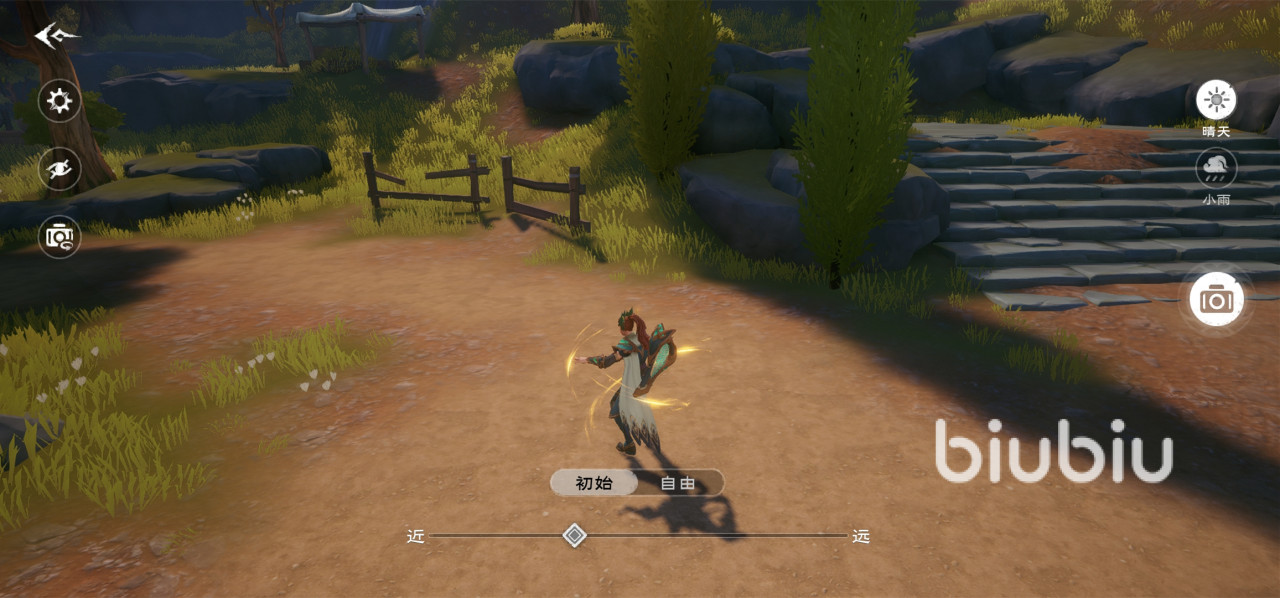Switch to the 初始 camera mode
This screenshot has width=1280, height=598.
pyautogui.click(x=594, y=483)
